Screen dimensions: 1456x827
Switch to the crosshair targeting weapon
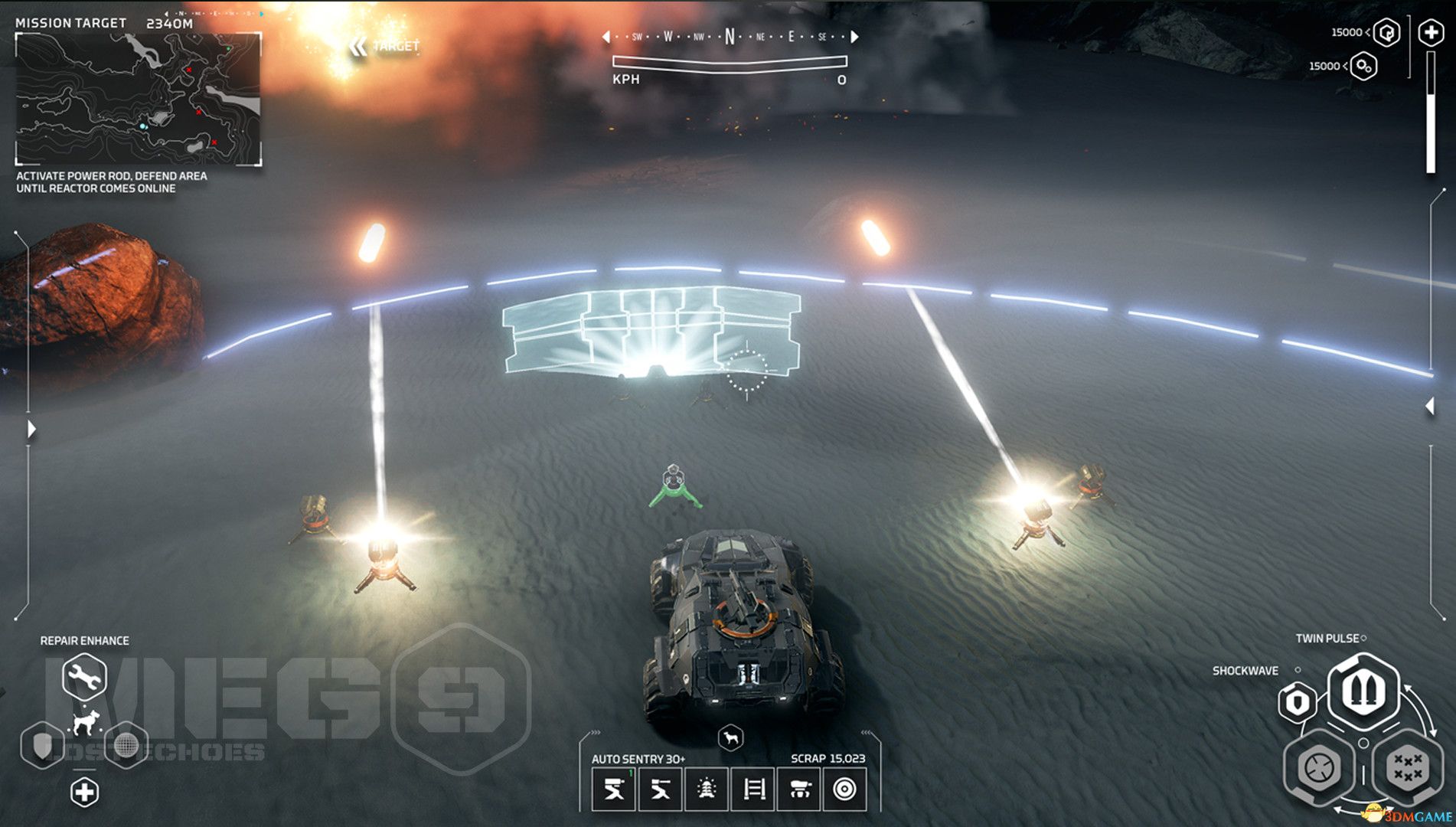point(1320,767)
